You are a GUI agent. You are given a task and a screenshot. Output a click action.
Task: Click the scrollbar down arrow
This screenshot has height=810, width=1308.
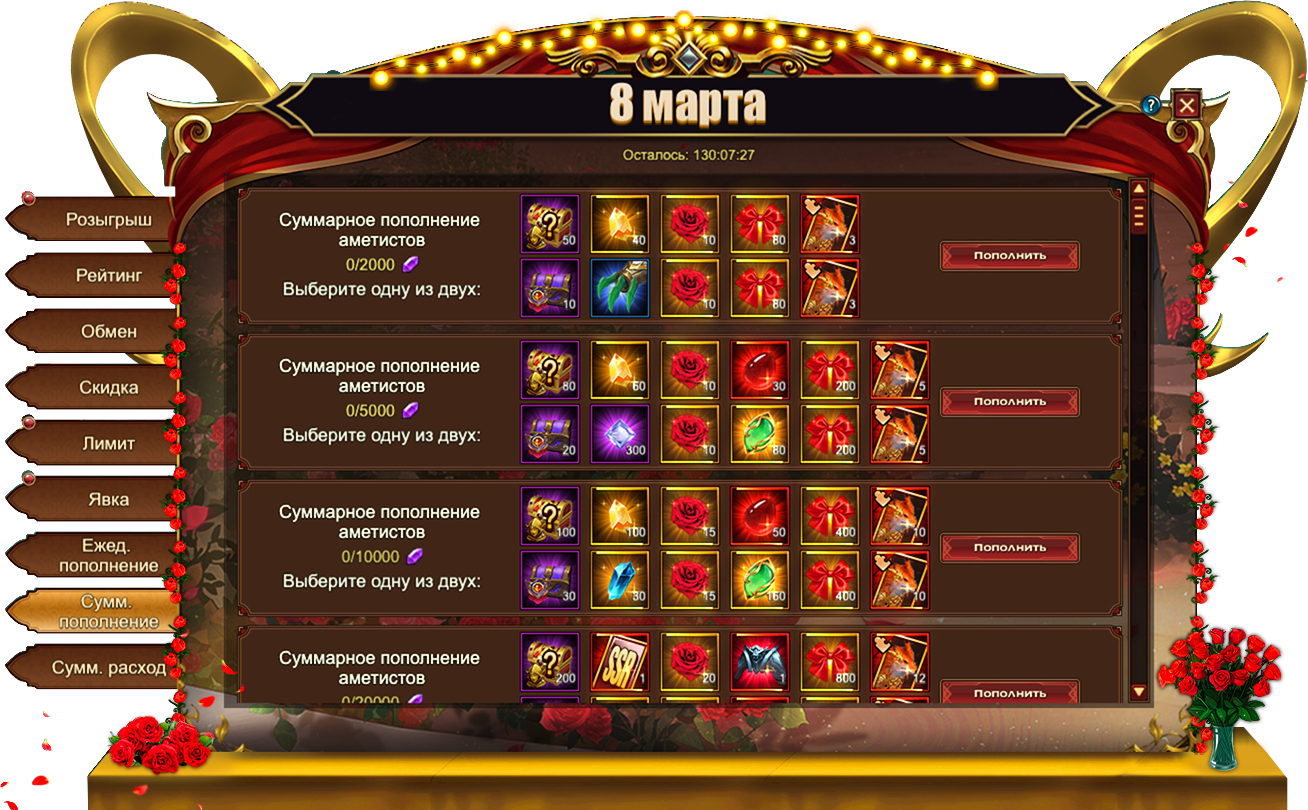pos(1138,691)
